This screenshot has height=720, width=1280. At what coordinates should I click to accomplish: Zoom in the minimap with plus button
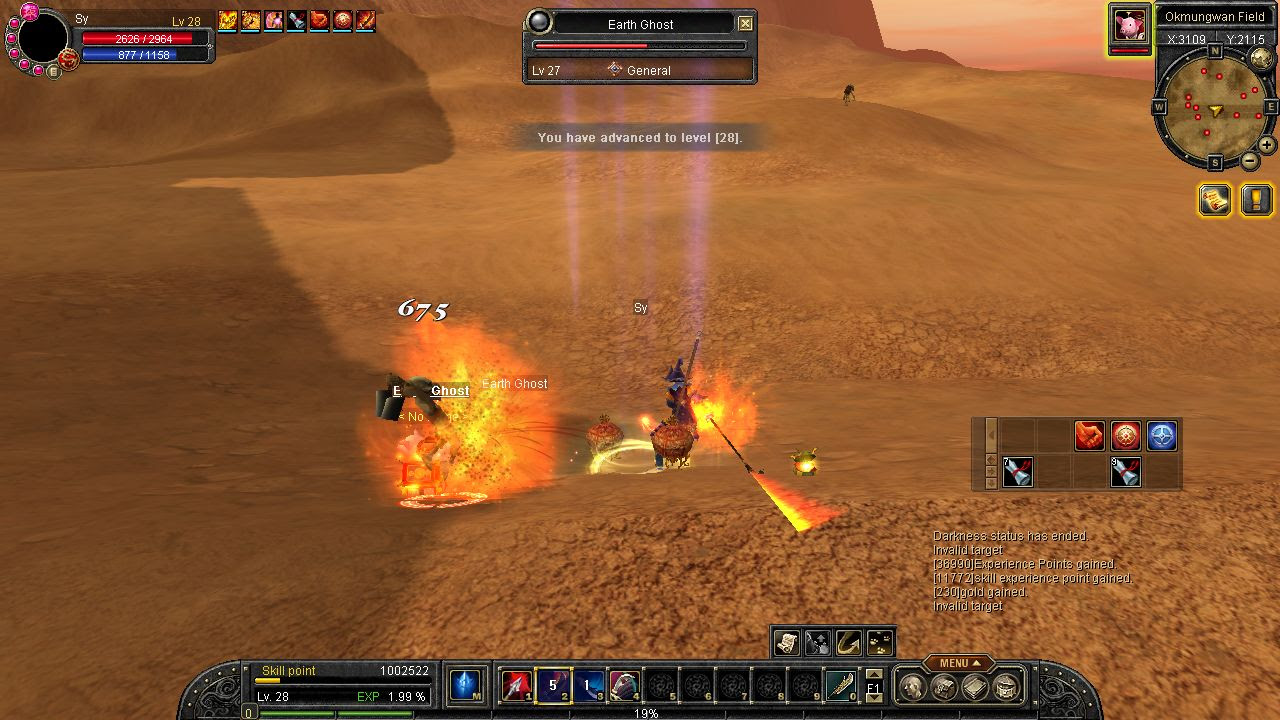[x=1266, y=145]
